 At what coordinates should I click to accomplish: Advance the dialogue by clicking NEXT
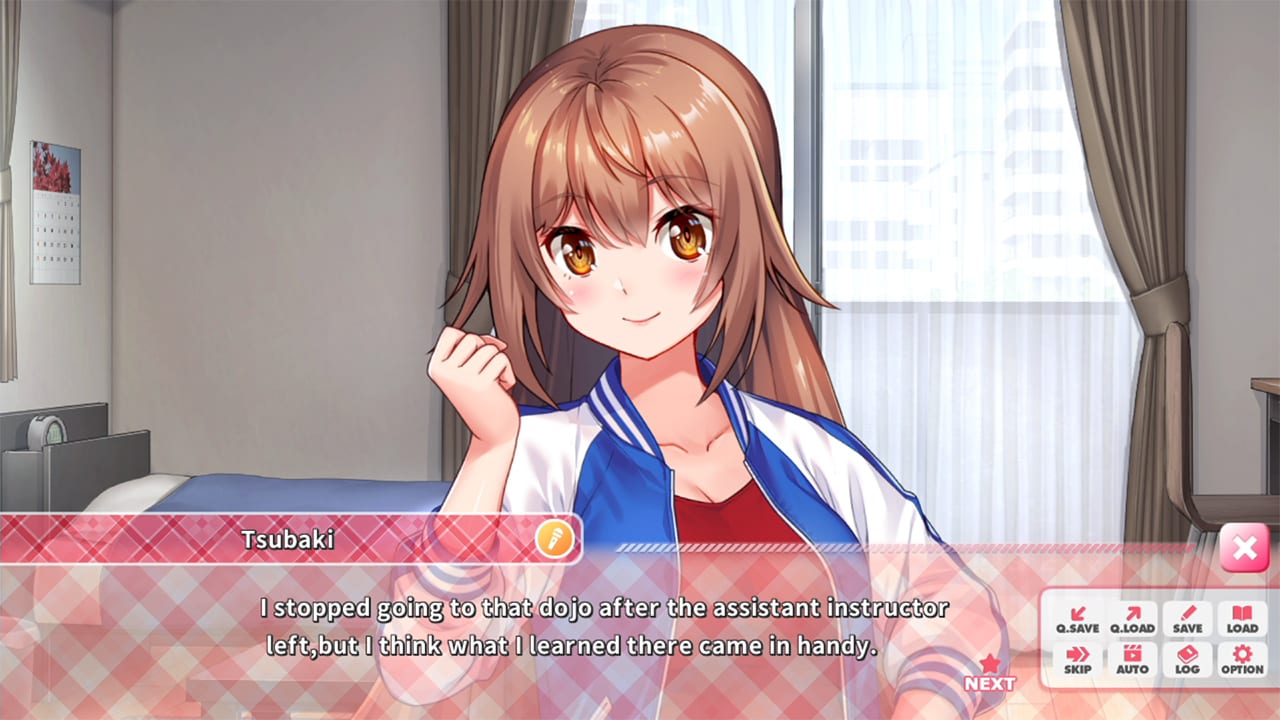(988, 673)
